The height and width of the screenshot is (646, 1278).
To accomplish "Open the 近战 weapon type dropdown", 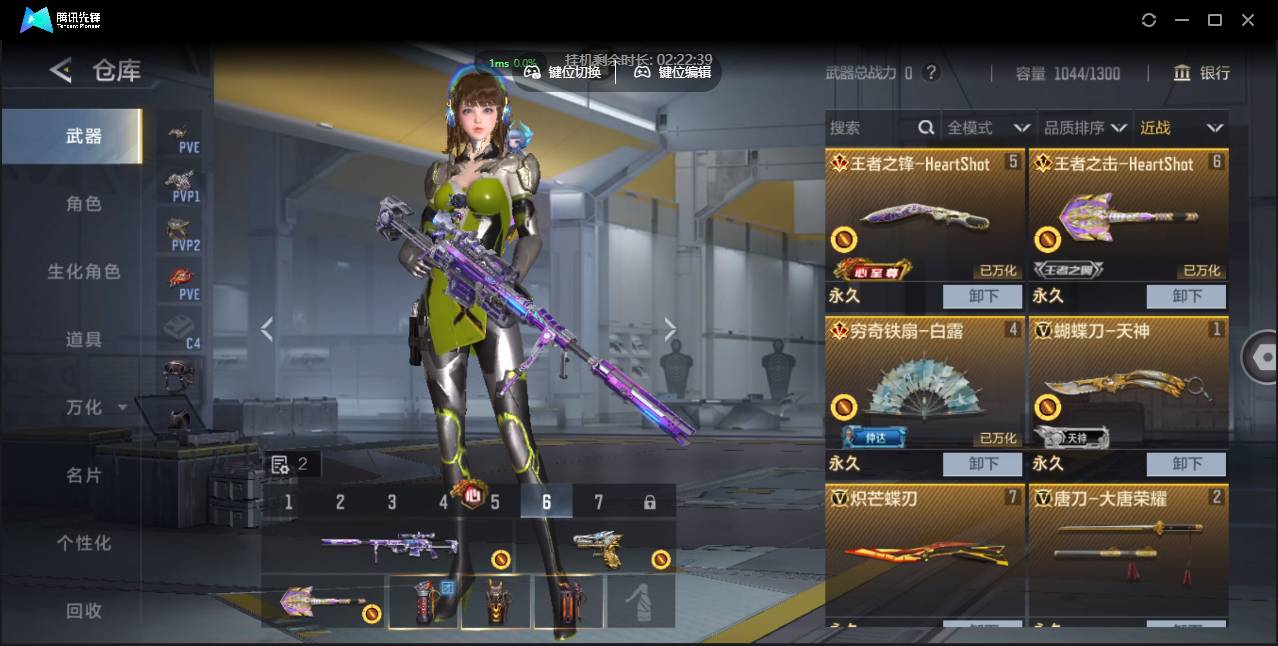I will pos(1181,128).
